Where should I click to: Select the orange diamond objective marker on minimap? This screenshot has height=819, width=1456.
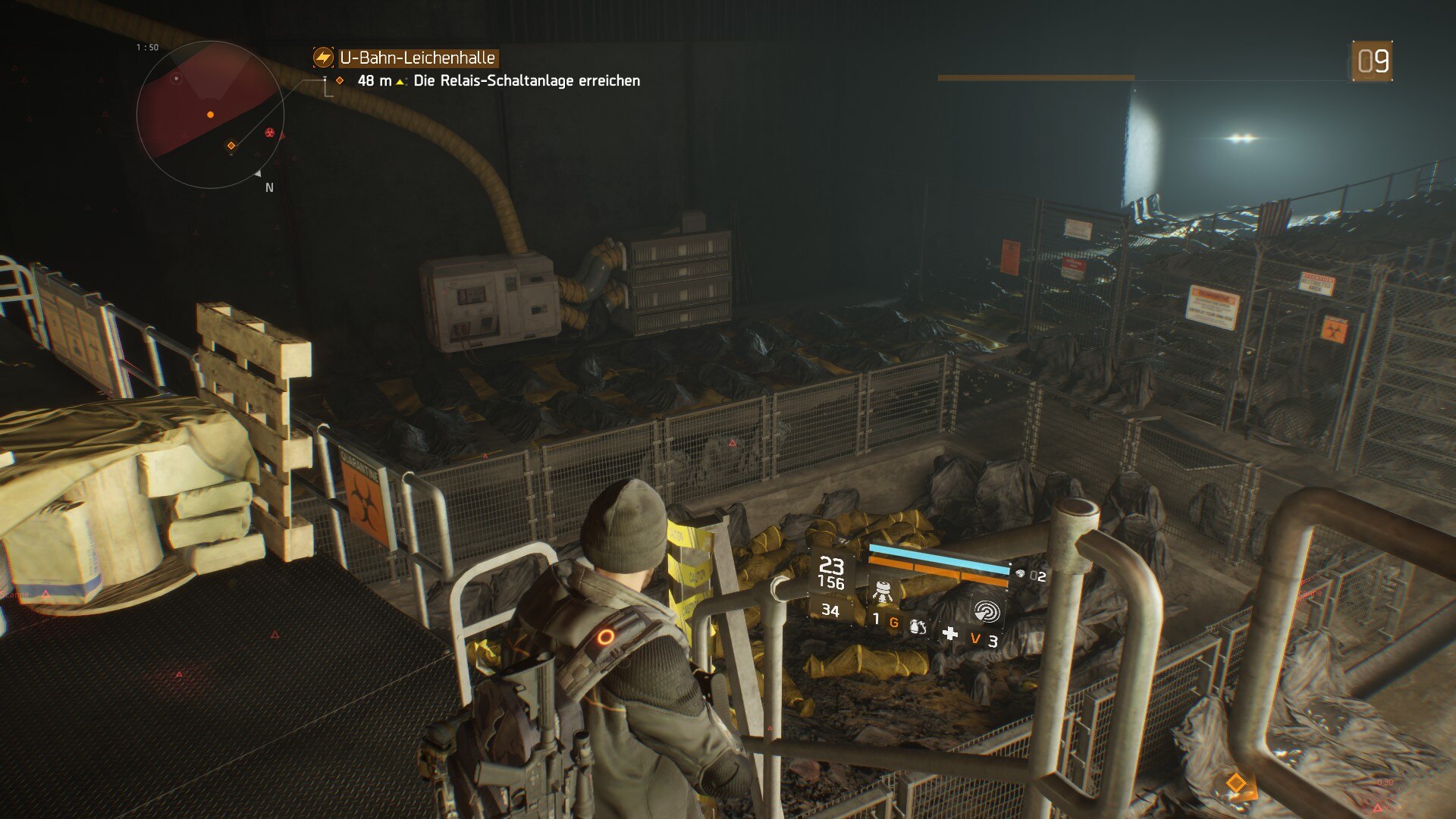[231, 146]
